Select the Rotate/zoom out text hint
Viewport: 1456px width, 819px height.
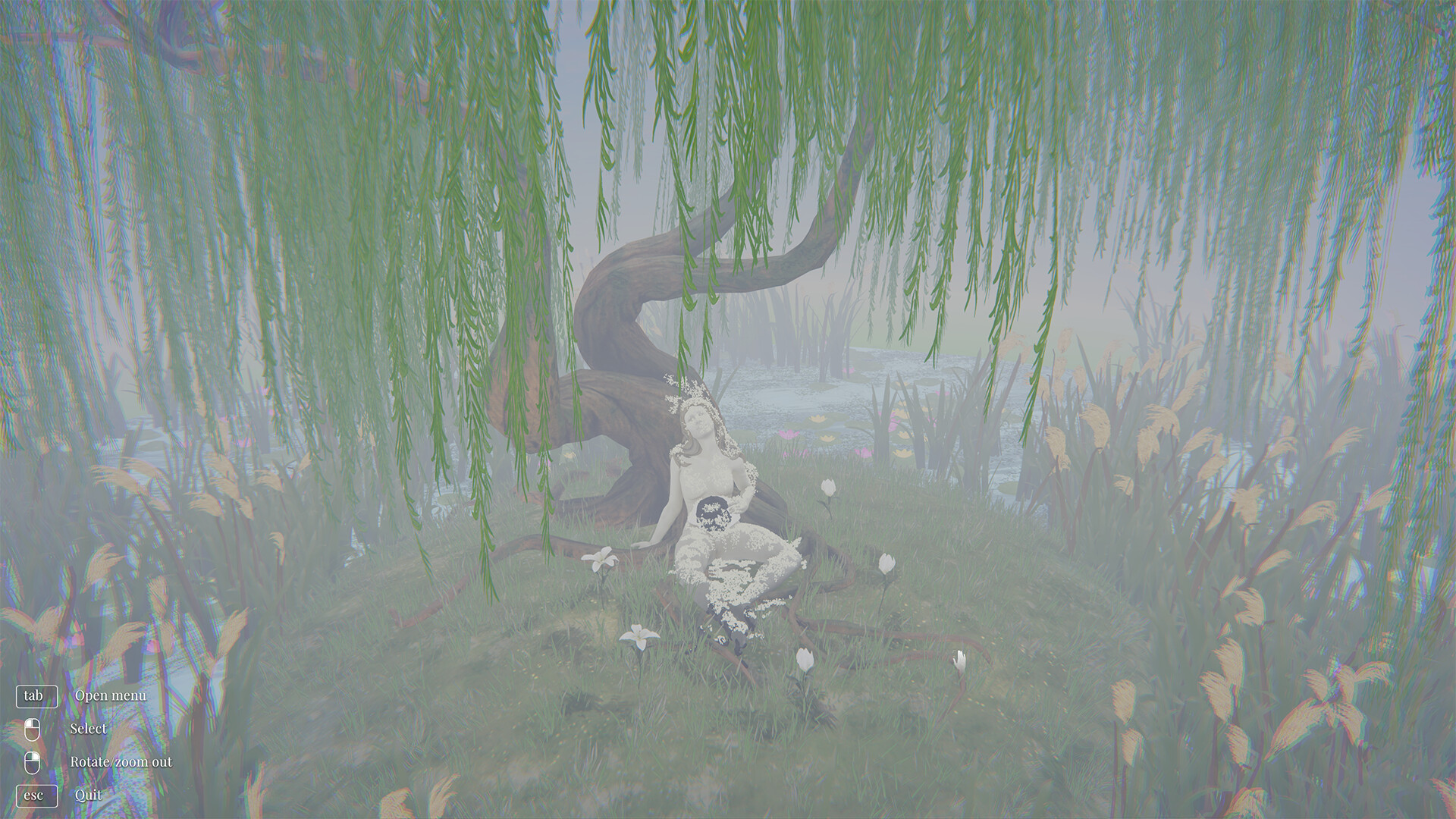click(121, 761)
